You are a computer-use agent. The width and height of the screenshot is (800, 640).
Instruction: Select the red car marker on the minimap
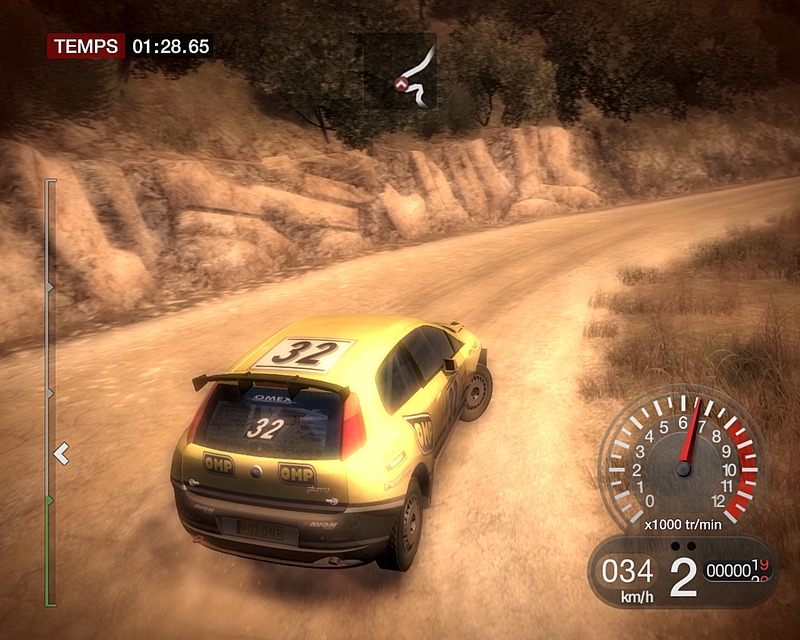[403, 85]
